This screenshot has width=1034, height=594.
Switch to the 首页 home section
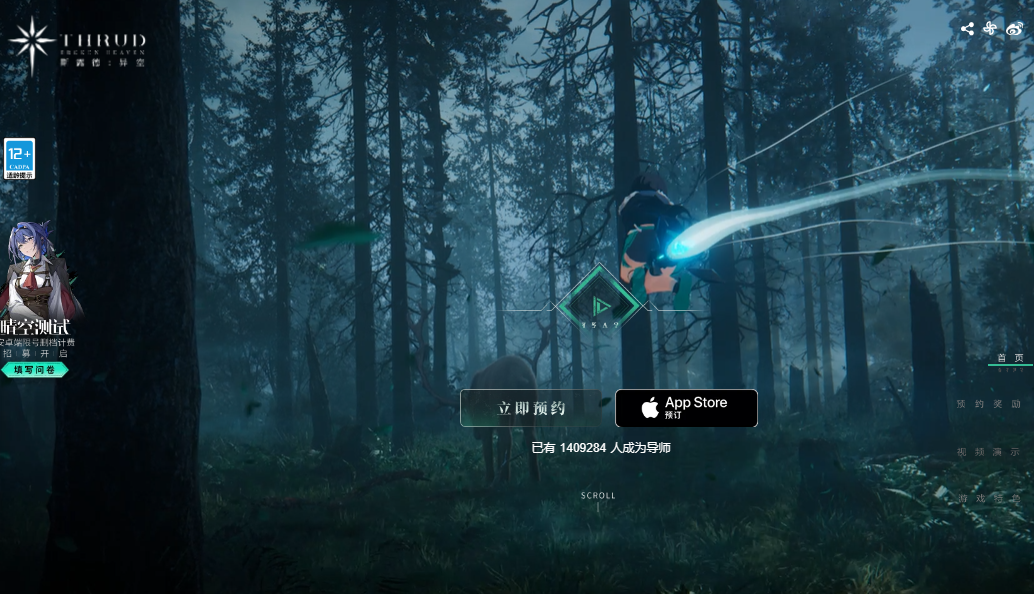(1009, 358)
